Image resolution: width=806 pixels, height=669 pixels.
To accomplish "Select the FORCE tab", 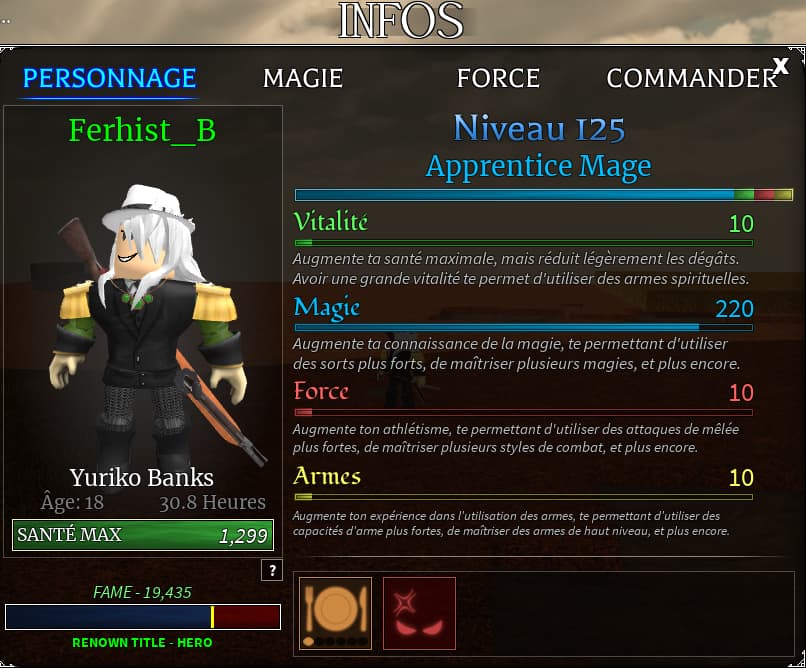I will click(x=498, y=78).
